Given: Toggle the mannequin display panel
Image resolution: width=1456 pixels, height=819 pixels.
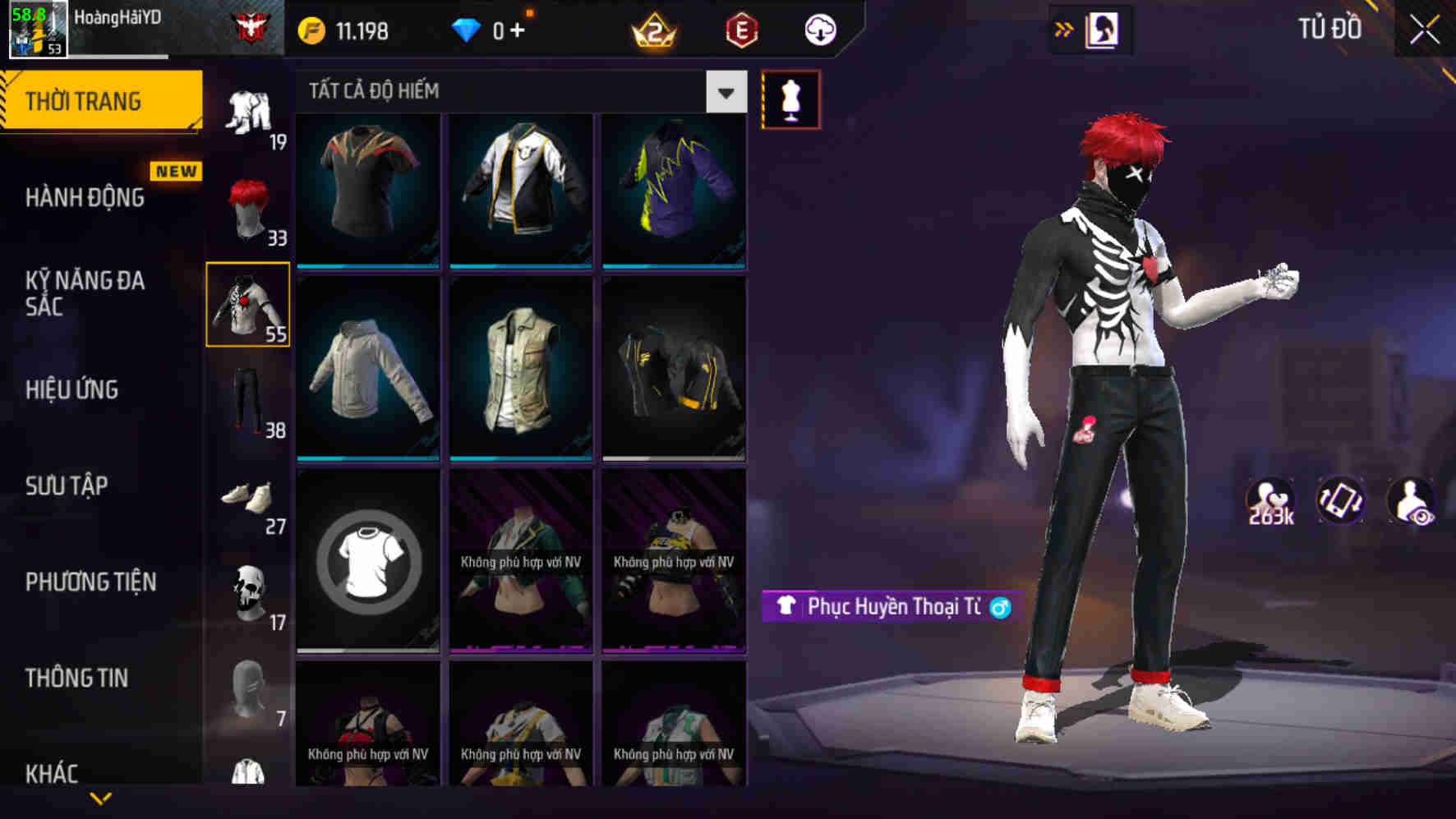Looking at the screenshot, I should coord(790,99).
